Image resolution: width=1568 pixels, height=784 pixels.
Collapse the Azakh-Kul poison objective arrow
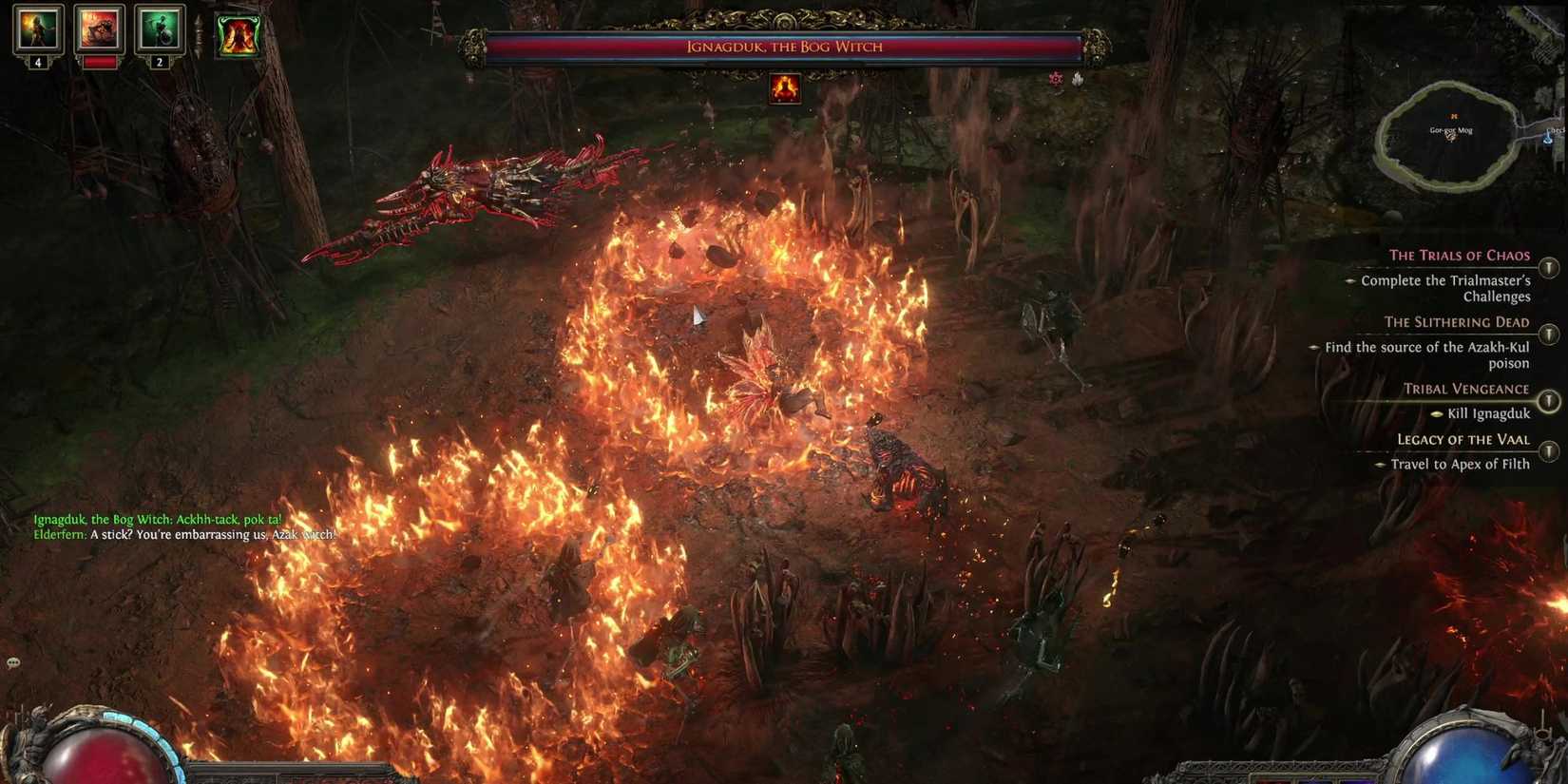(x=1314, y=348)
